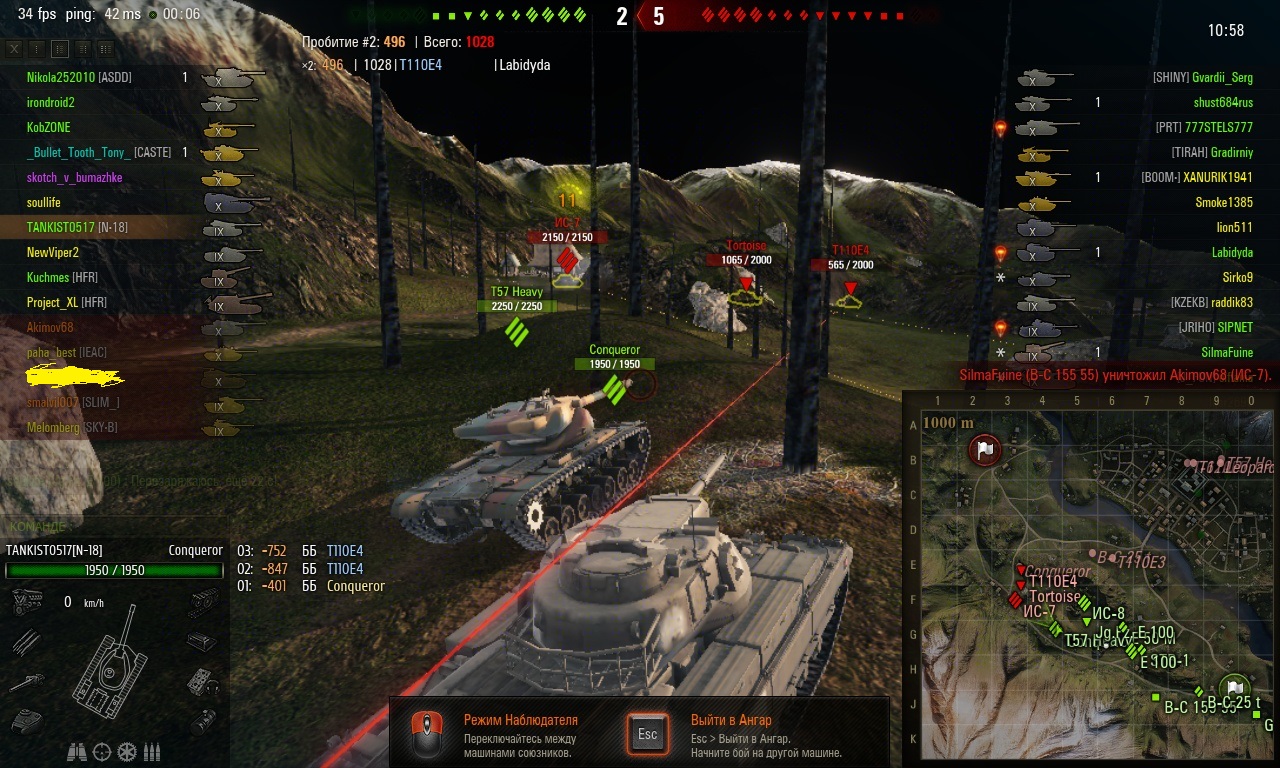Click the minimap's red enemy base flag

pyautogui.click(x=985, y=451)
